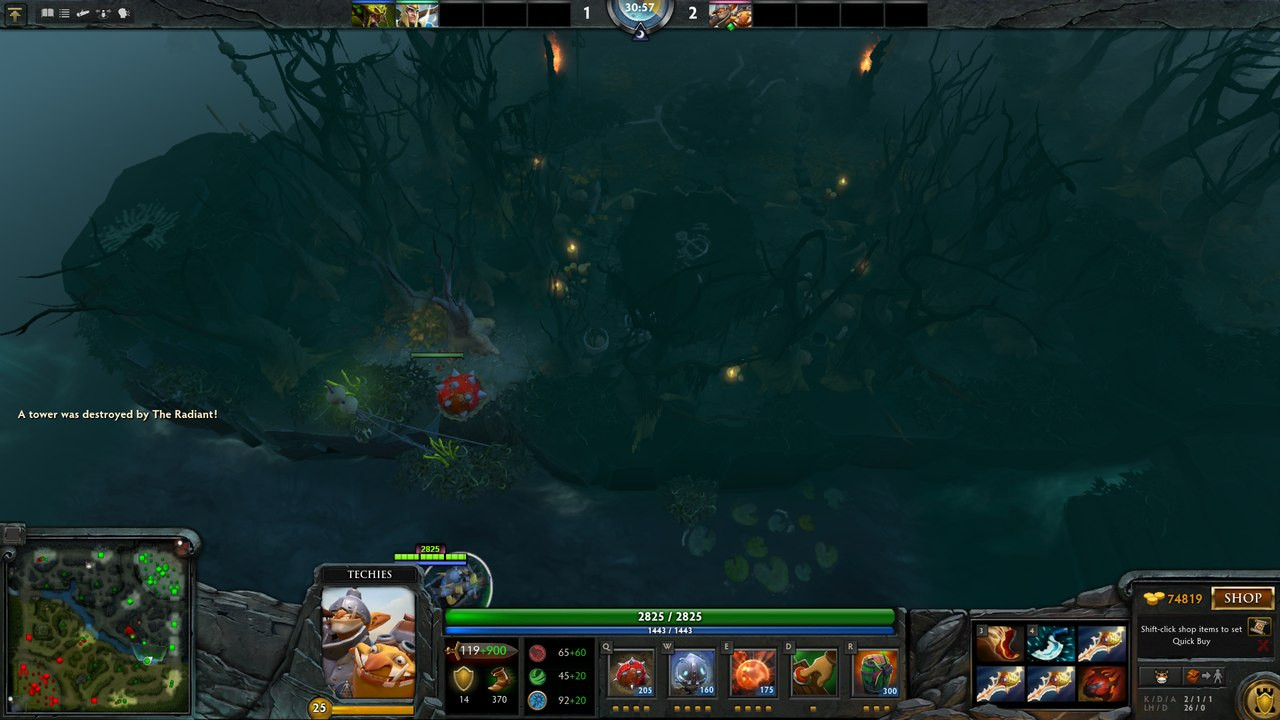Activate the Glyph of Fortification shield button
Viewport: 1280px width, 720px height.
[x=1261, y=697]
